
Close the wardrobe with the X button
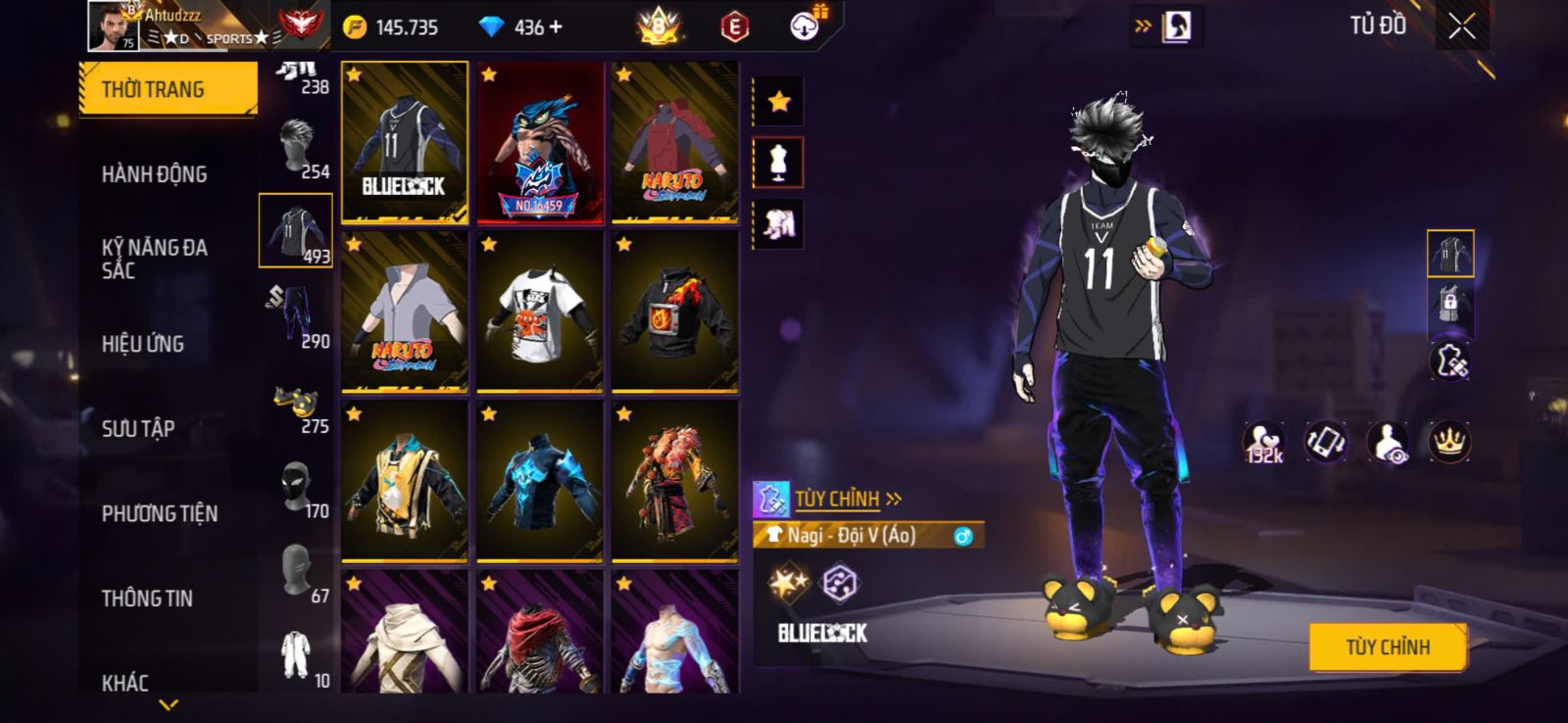pyautogui.click(x=1461, y=27)
